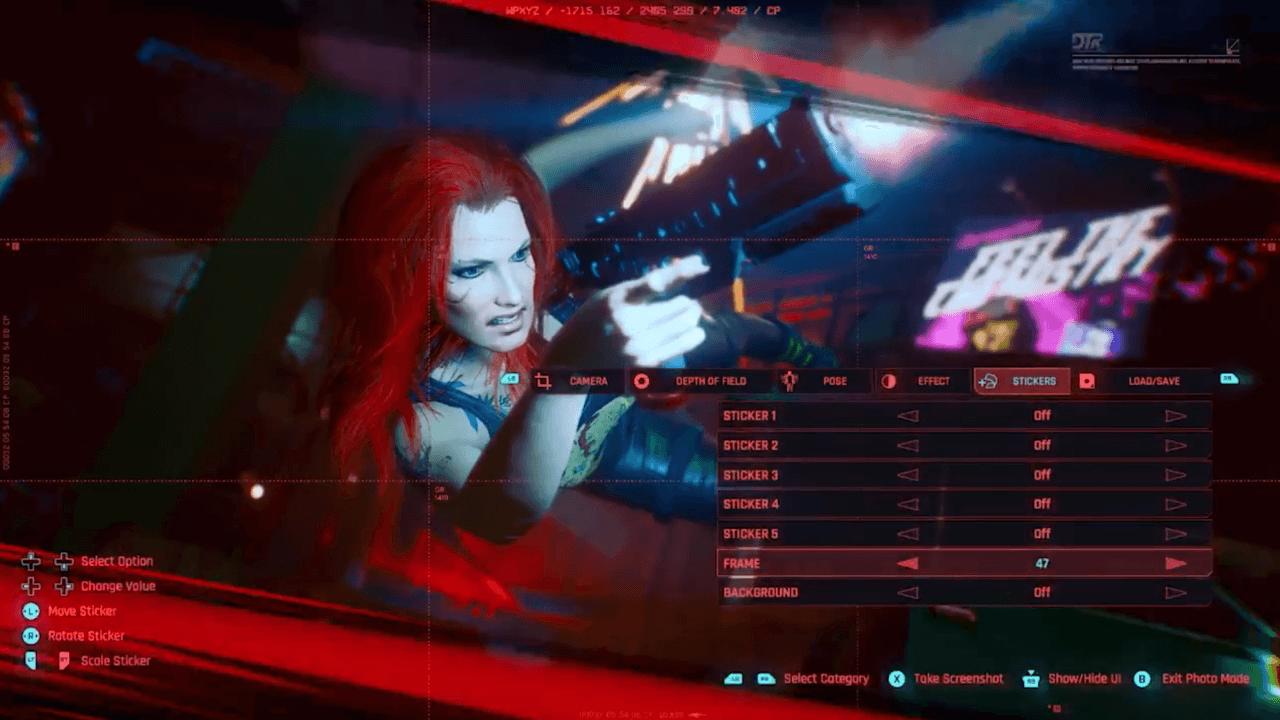The image size is (1280, 720).
Task: Exit Photo Mode
Action: click(1204, 679)
